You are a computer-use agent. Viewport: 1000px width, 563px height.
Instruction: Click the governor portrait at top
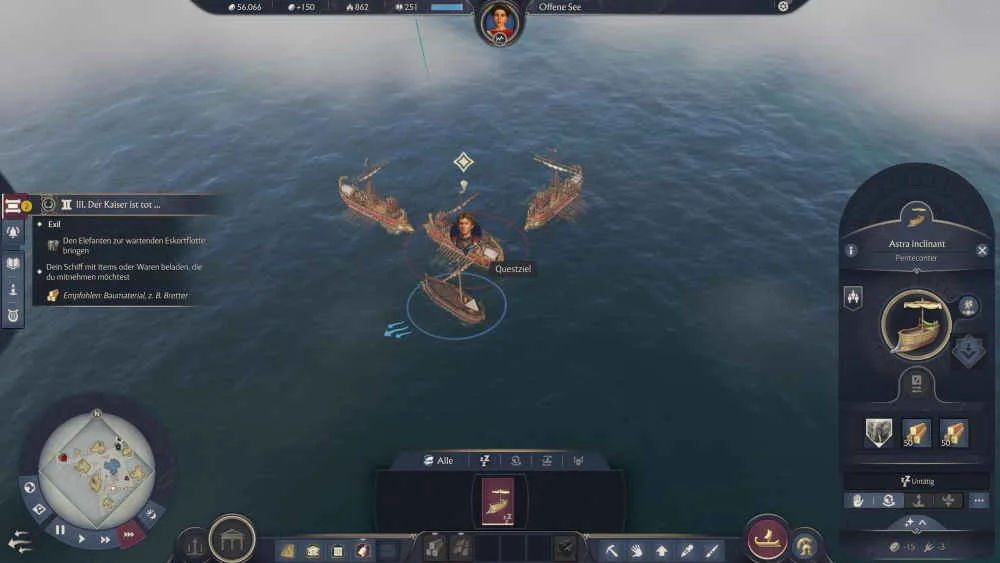click(x=500, y=20)
